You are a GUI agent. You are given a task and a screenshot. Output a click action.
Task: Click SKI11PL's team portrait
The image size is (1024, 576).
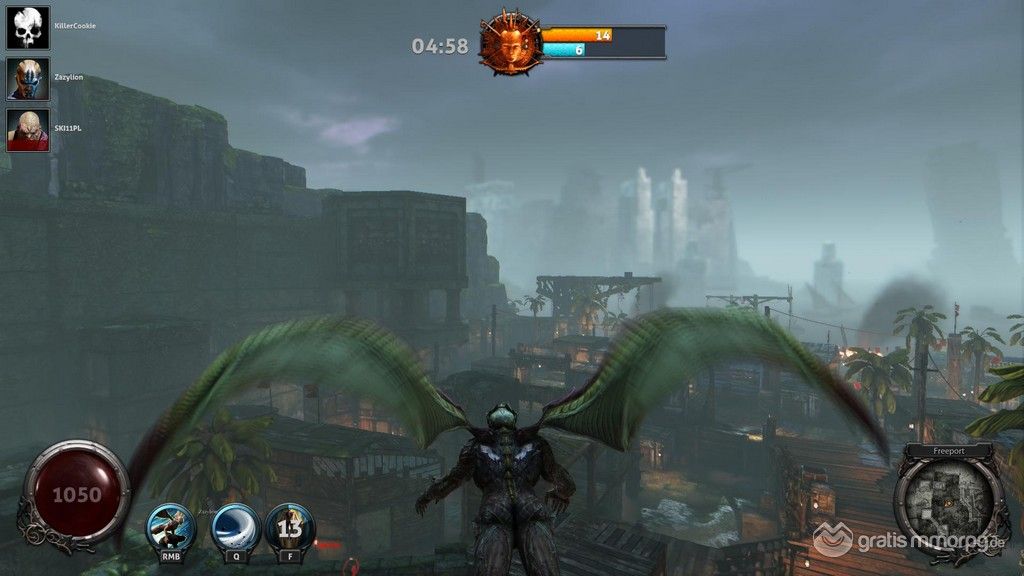[x=28, y=130]
